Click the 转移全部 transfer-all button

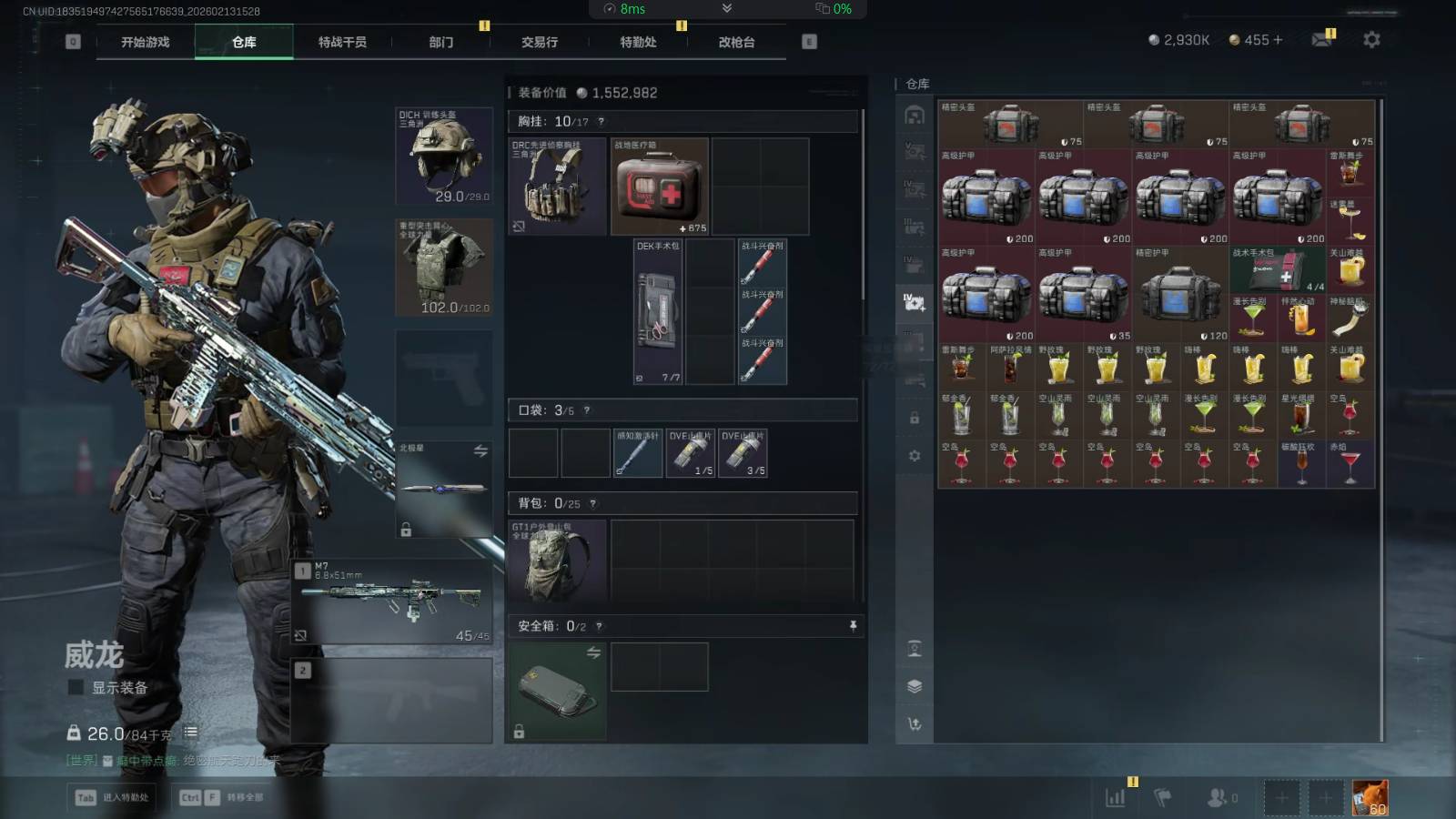tap(221, 797)
